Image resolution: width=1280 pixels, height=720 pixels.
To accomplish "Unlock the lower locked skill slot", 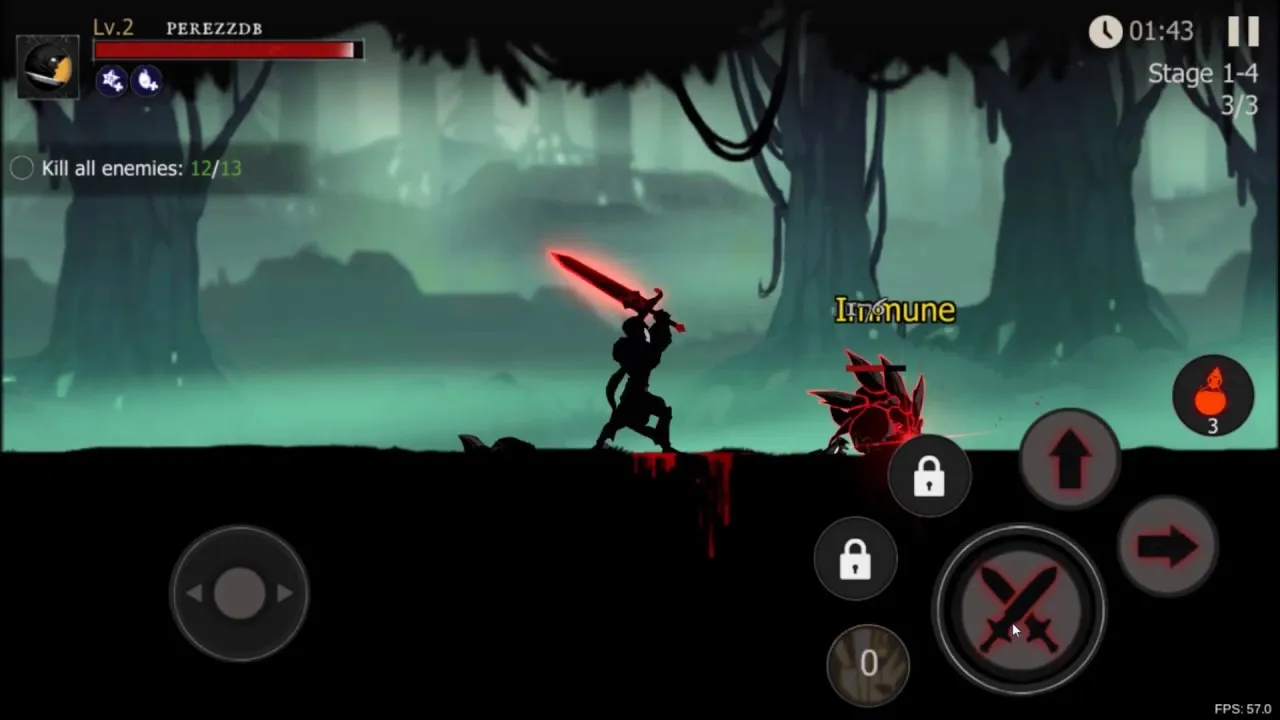I will [x=855, y=560].
